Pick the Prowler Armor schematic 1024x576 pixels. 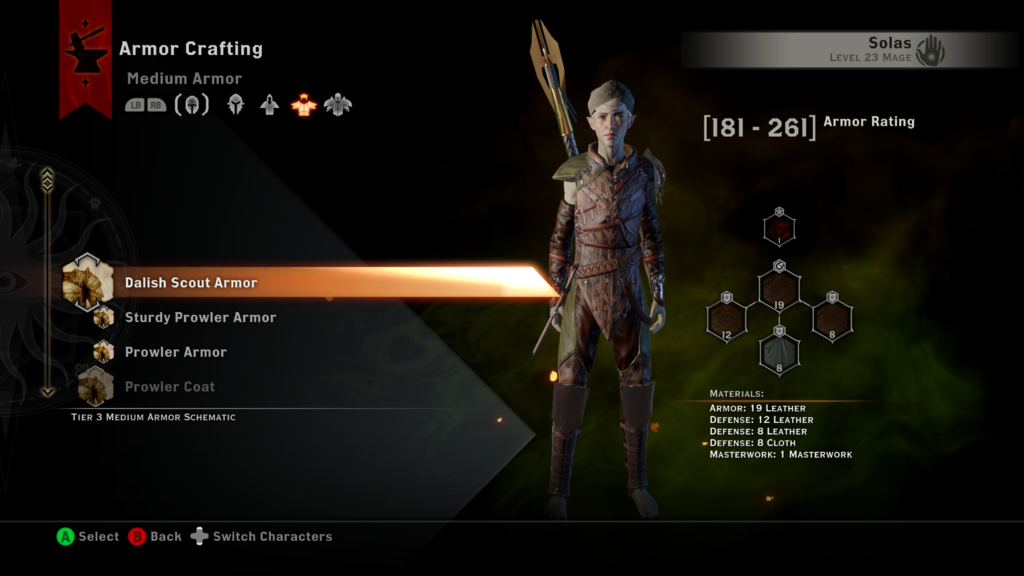click(175, 352)
